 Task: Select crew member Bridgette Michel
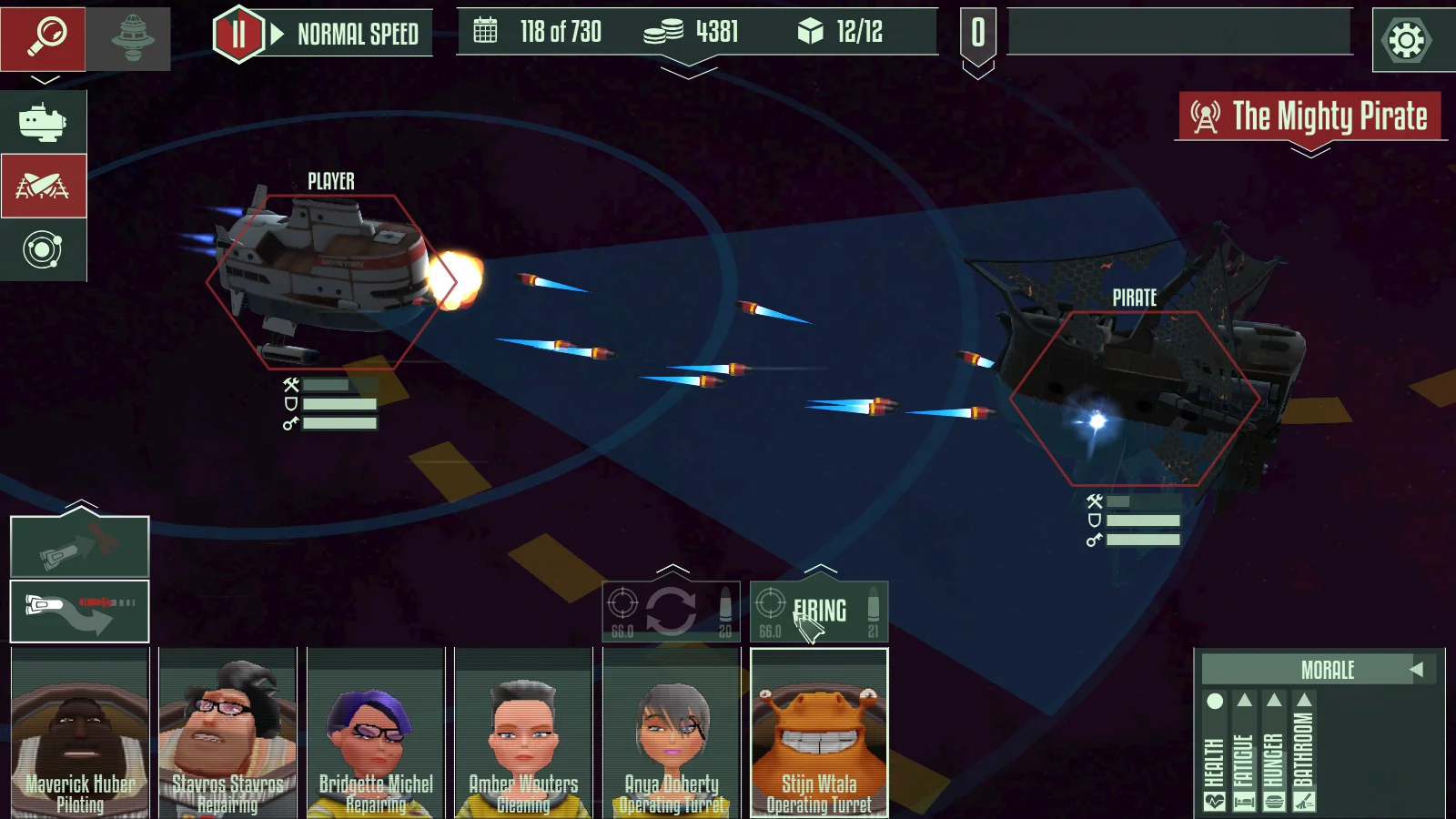376,733
